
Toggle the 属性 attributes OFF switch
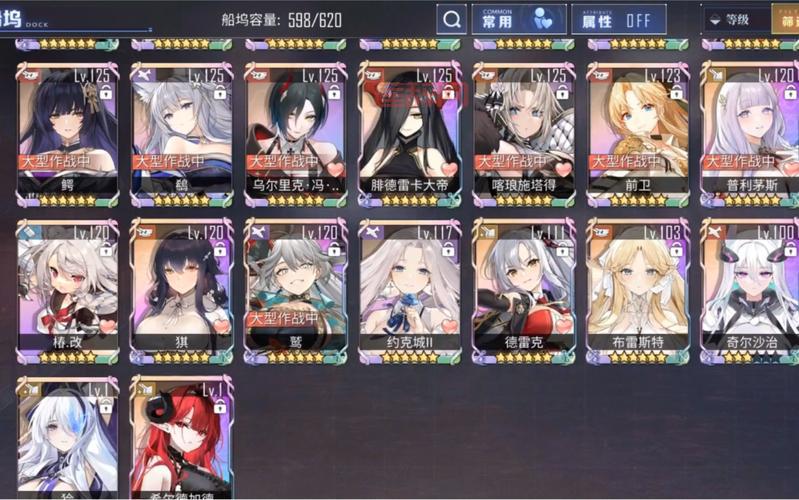618,20
